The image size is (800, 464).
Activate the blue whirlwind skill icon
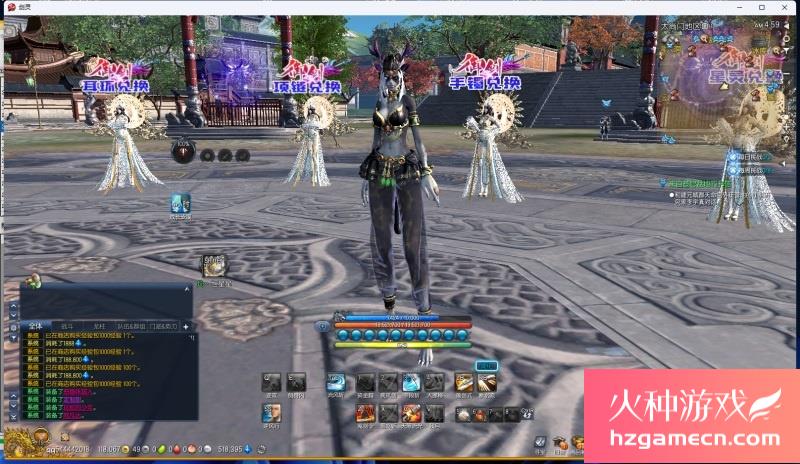point(336,382)
